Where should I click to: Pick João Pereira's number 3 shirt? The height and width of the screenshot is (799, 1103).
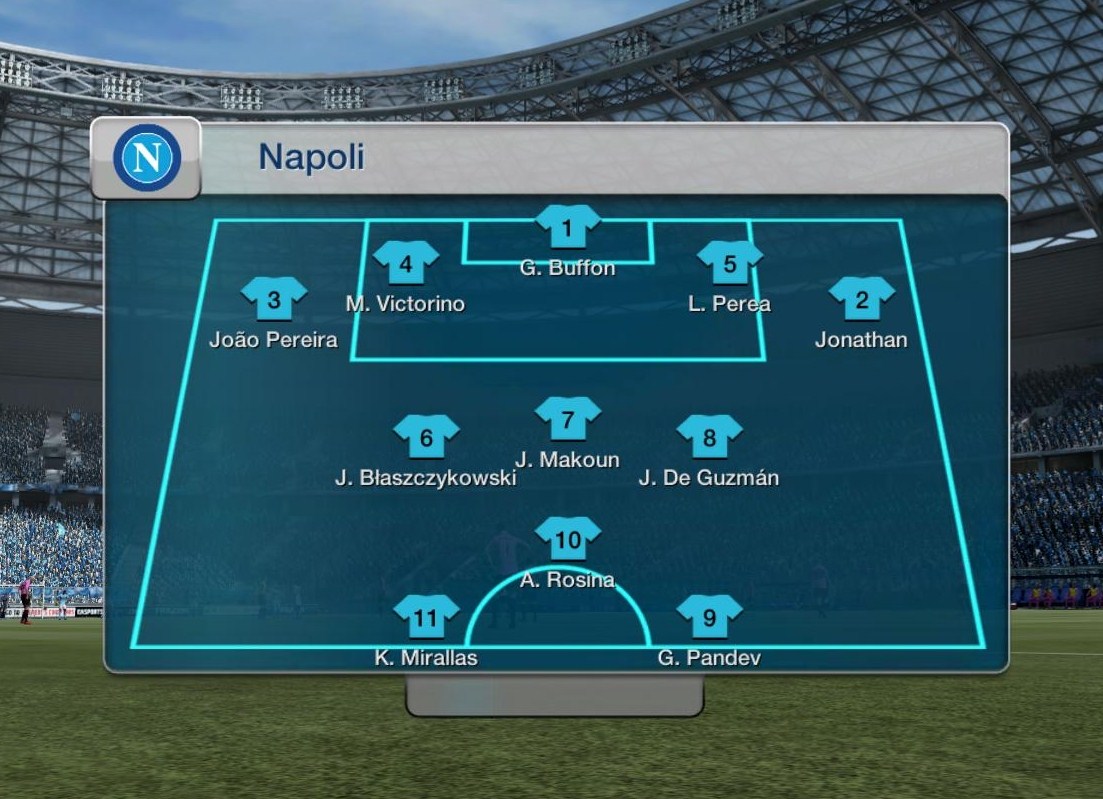coord(274,299)
